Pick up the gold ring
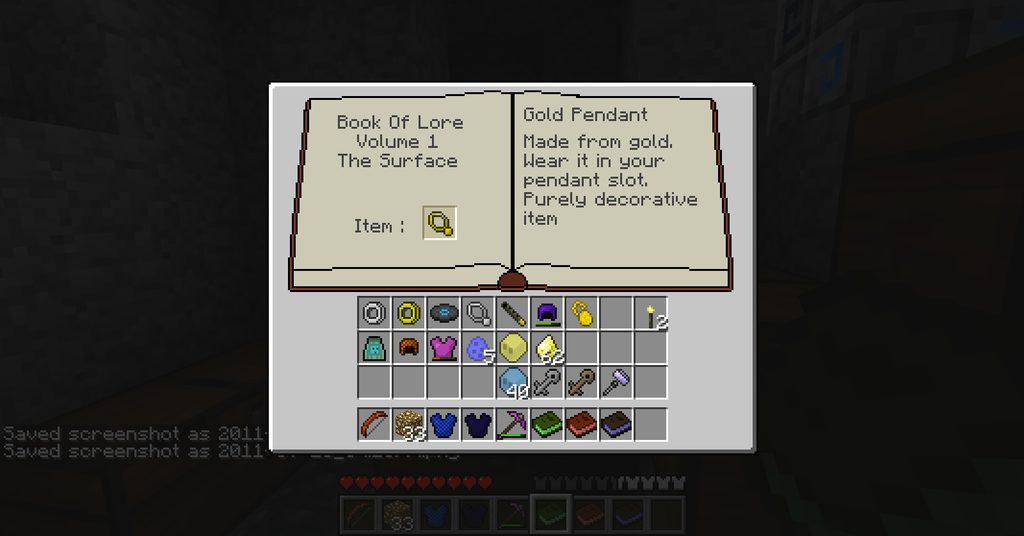Screen dimensions: 1024x536 408,313
